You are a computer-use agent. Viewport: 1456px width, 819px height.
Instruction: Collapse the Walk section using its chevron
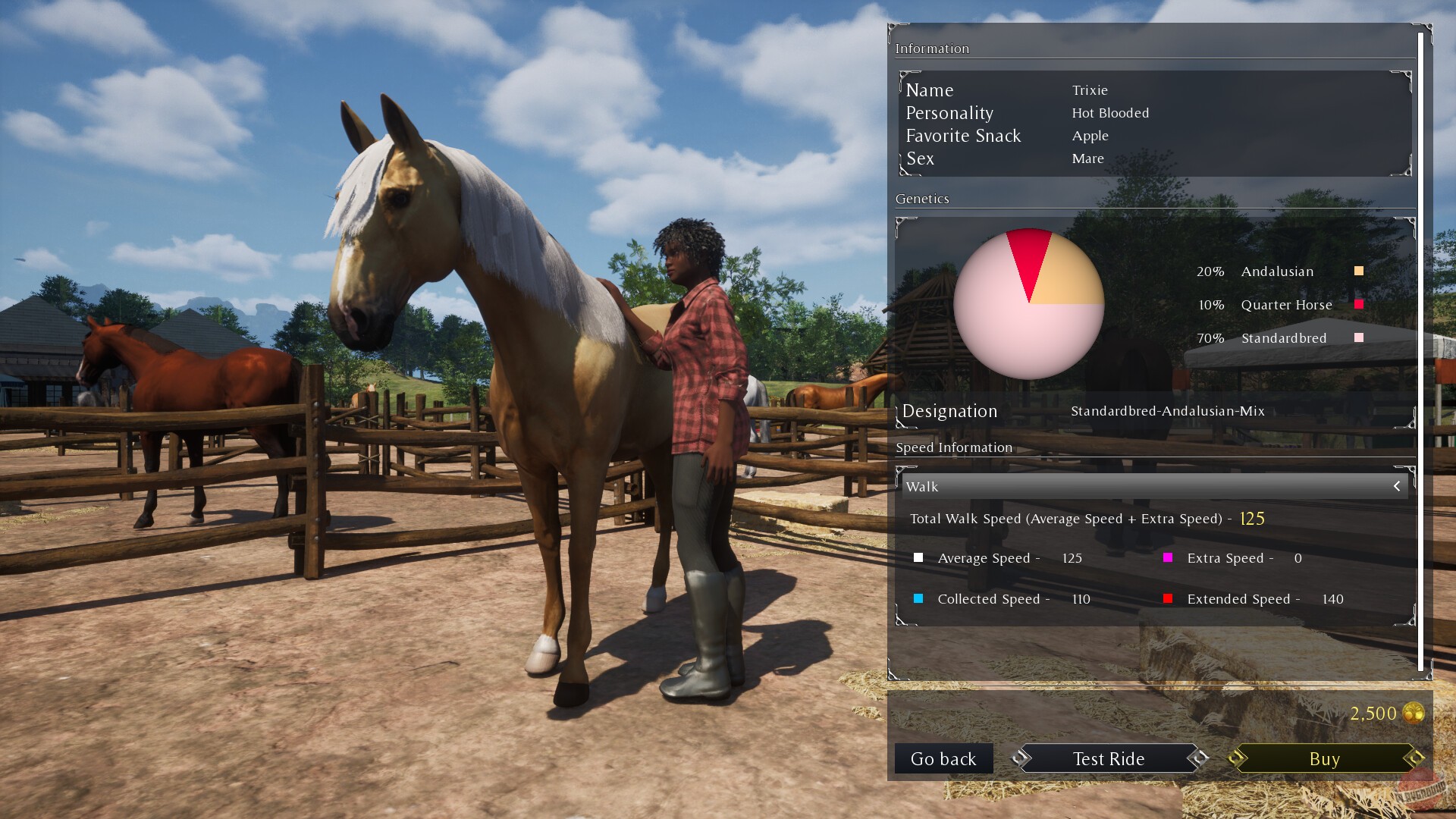[1398, 486]
